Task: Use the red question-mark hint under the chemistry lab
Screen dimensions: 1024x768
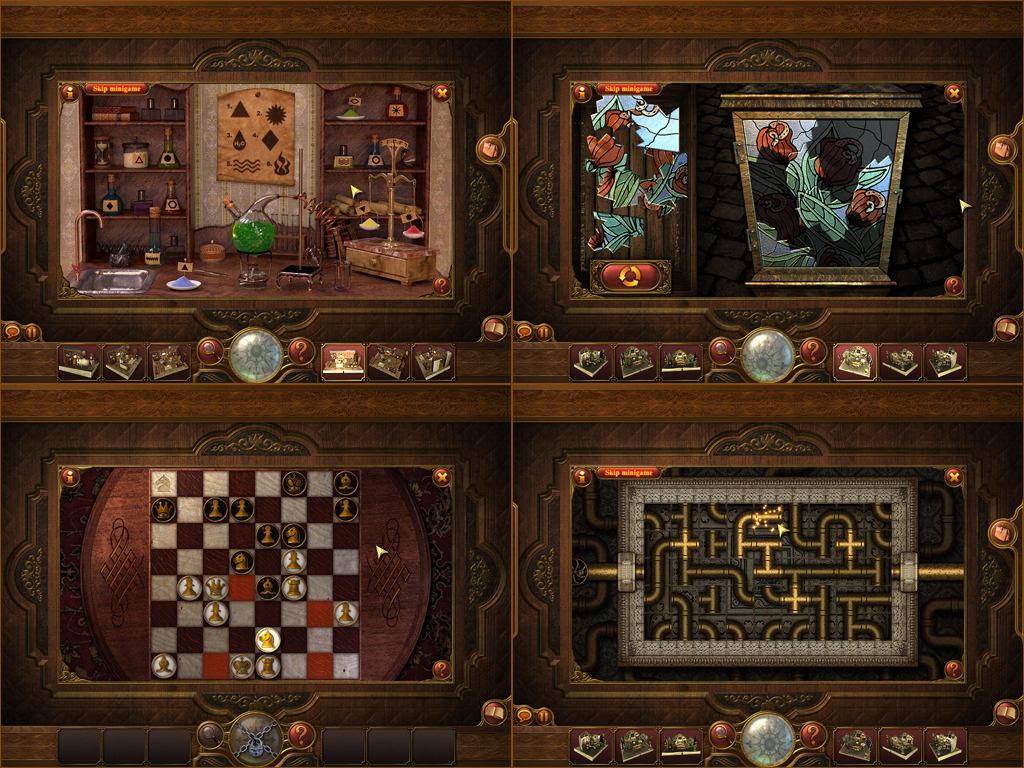Action: 301,351
